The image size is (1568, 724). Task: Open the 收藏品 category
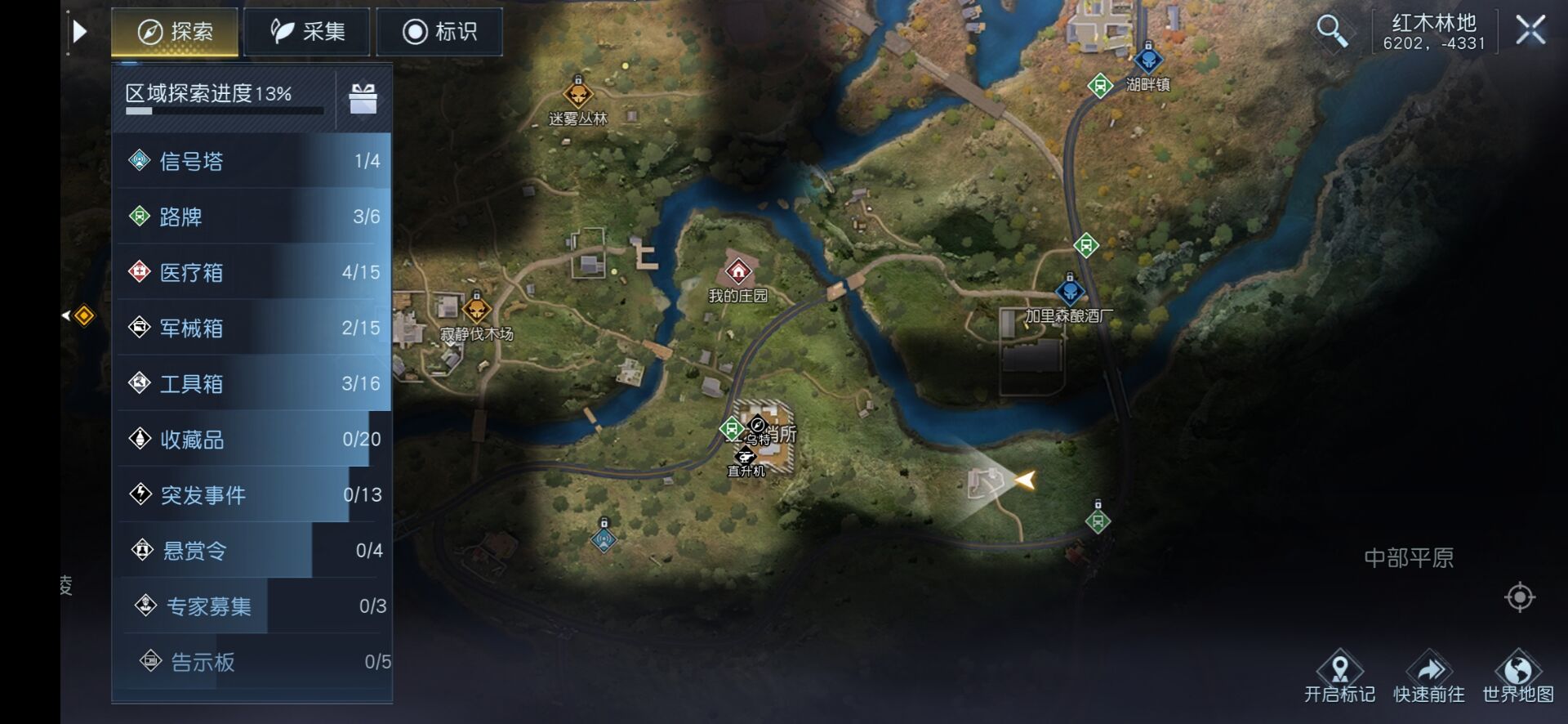(x=253, y=439)
